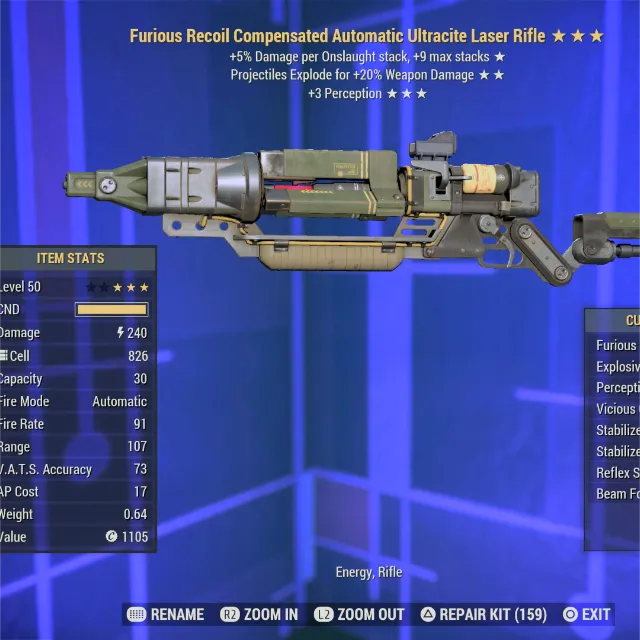
Task: Exit the item inspect screen
Action: click(x=587, y=614)
